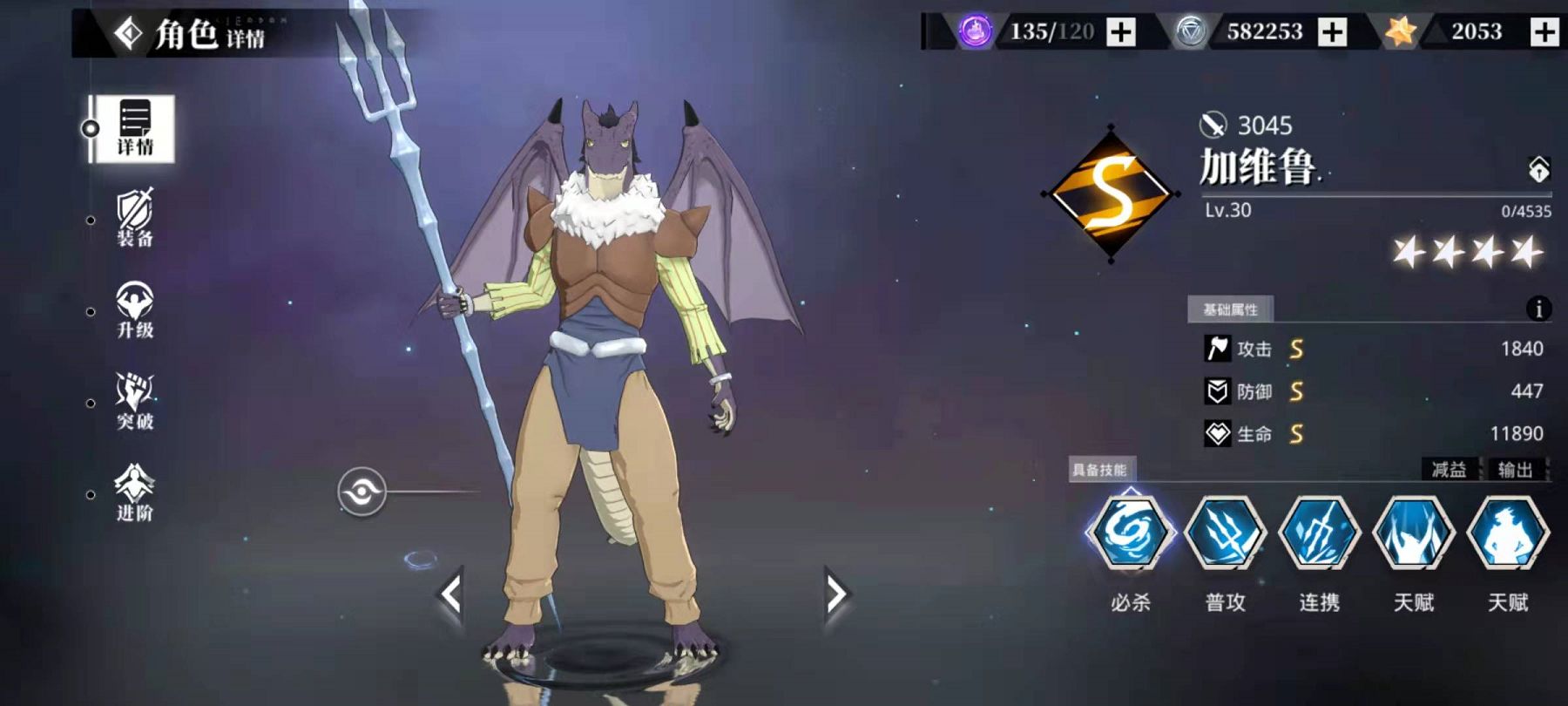1568x706 pixels.
Task: Add currency with the plus beside 582253
Action: pyautogui.click(x=1332, y=32)
